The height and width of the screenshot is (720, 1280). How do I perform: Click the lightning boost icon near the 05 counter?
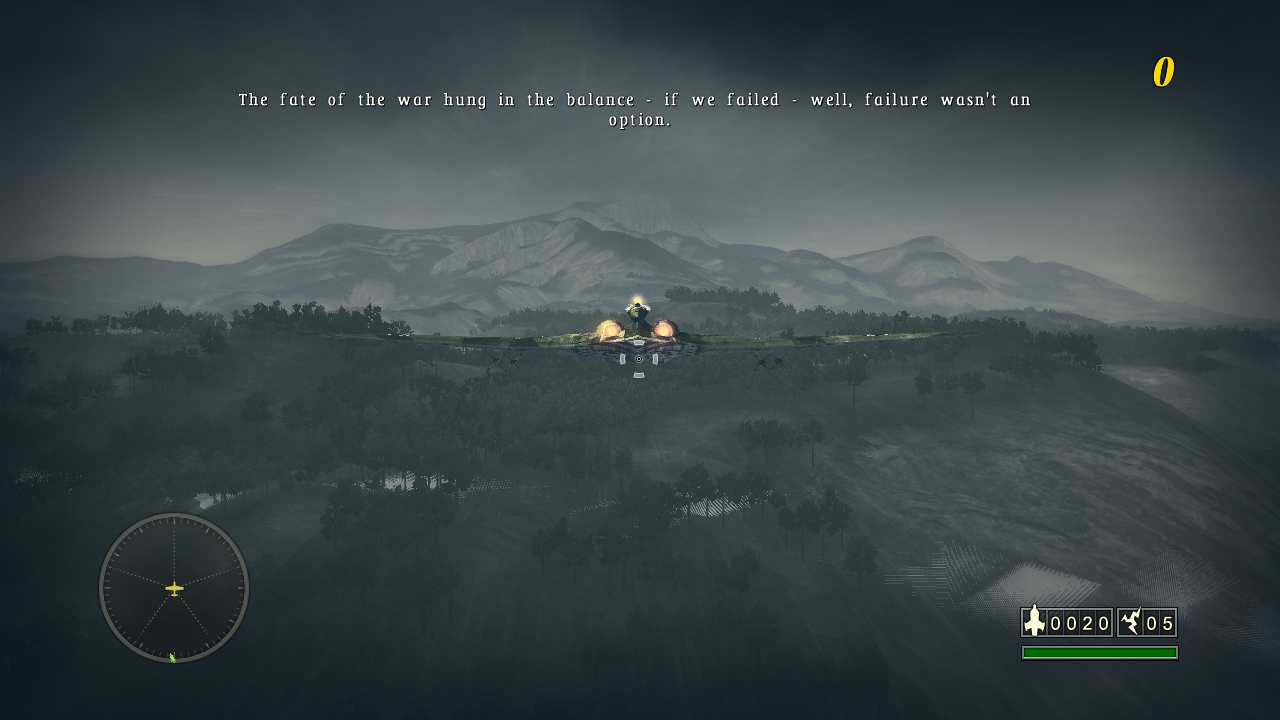point(1129,622)
